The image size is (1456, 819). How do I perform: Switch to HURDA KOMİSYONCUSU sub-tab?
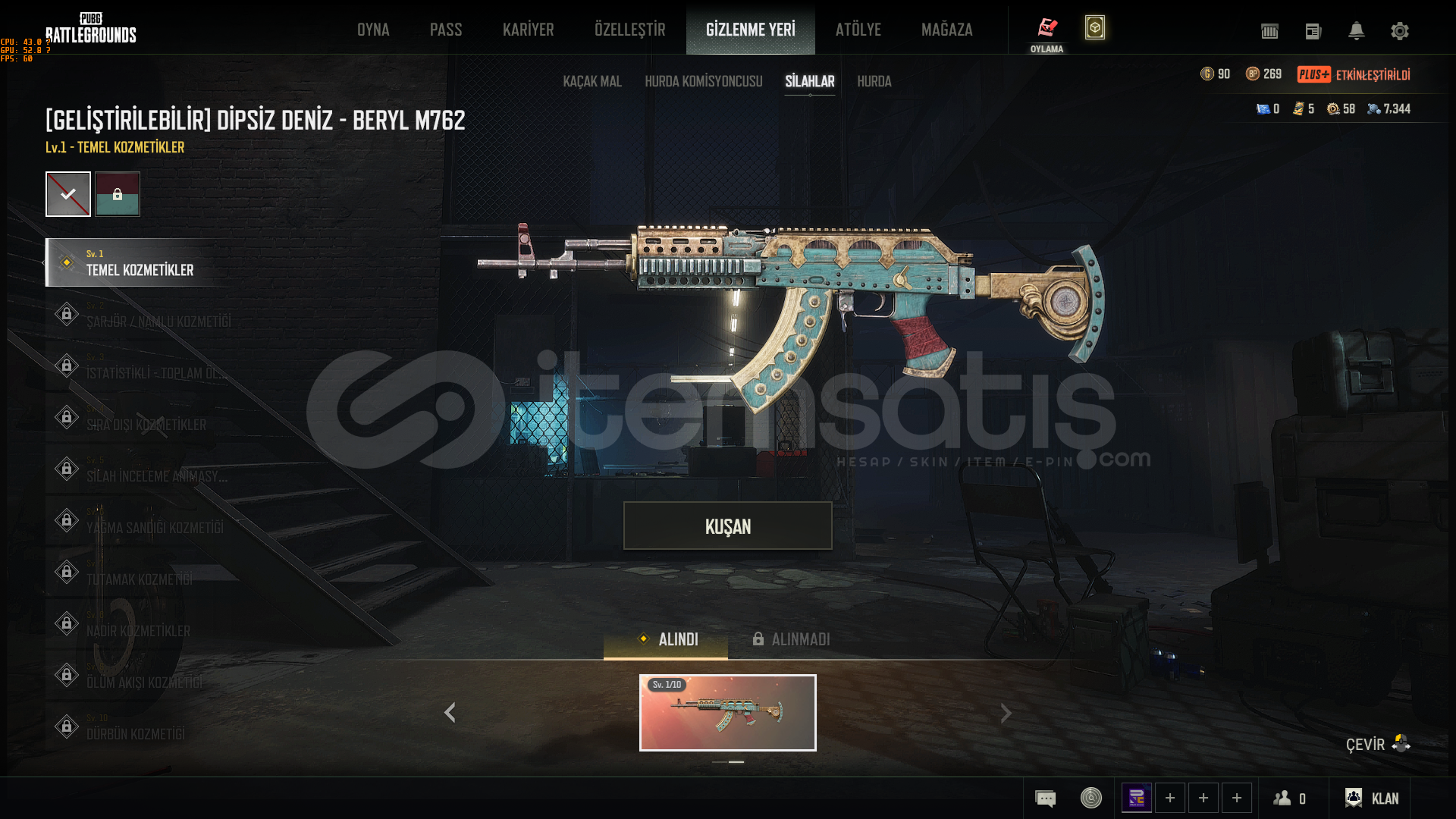point(704,81)
